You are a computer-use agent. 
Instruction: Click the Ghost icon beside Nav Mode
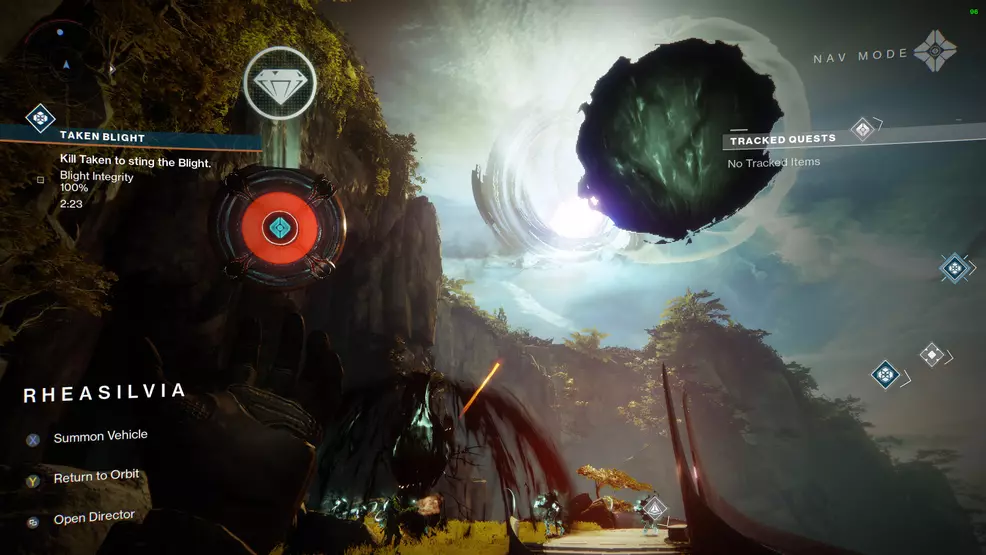pos(935,51)
